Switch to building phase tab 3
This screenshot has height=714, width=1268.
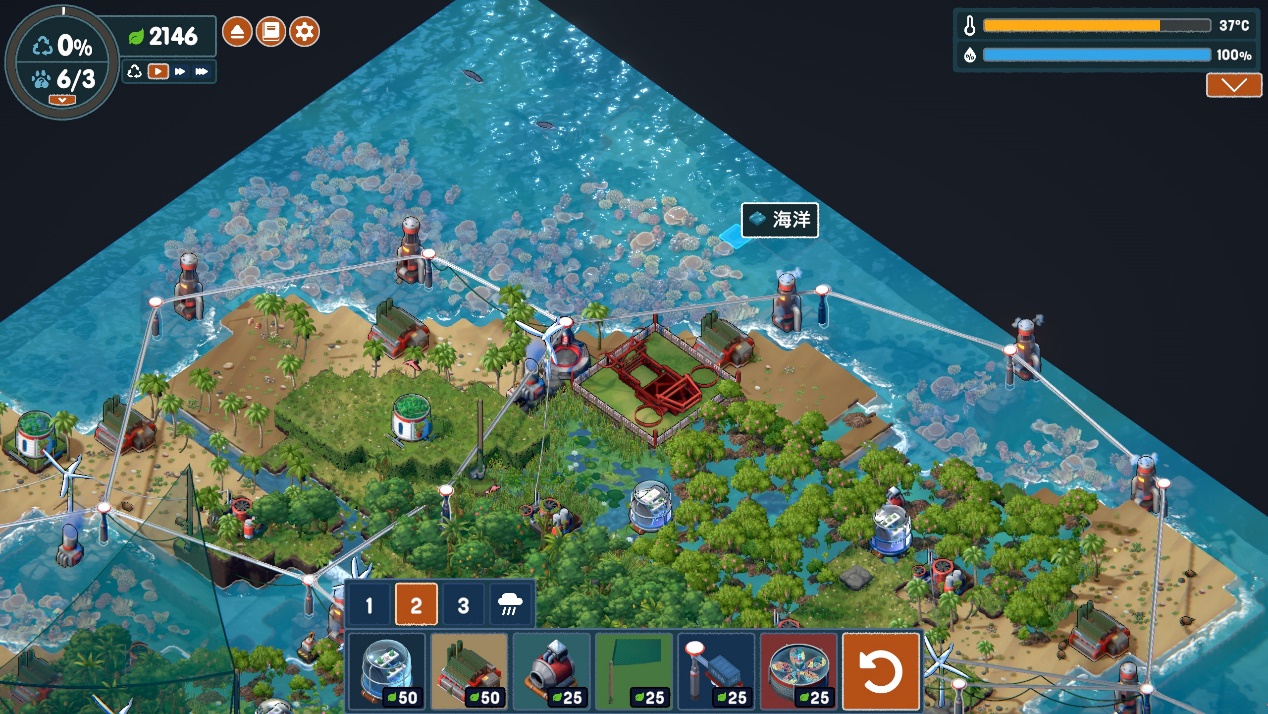click(462, 605)
